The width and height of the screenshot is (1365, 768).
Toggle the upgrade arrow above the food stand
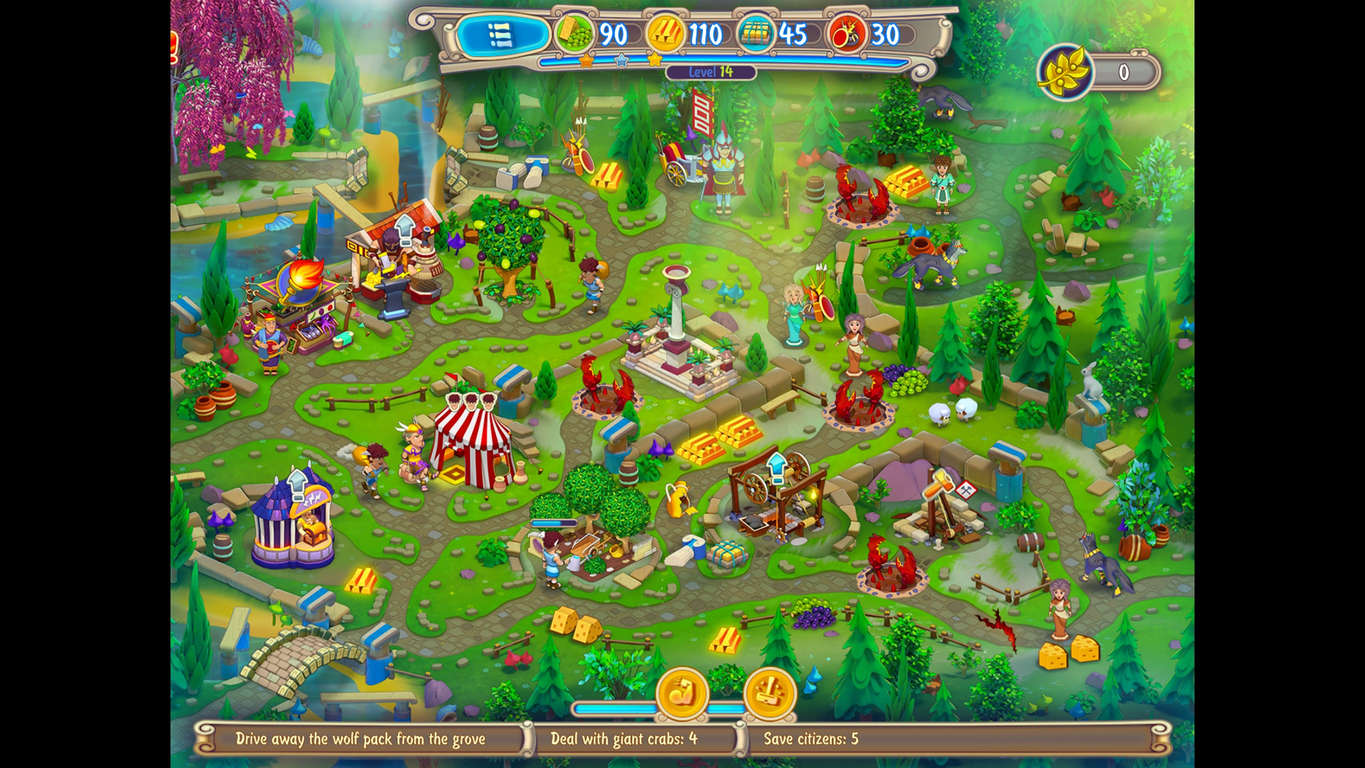click(407, 229)
